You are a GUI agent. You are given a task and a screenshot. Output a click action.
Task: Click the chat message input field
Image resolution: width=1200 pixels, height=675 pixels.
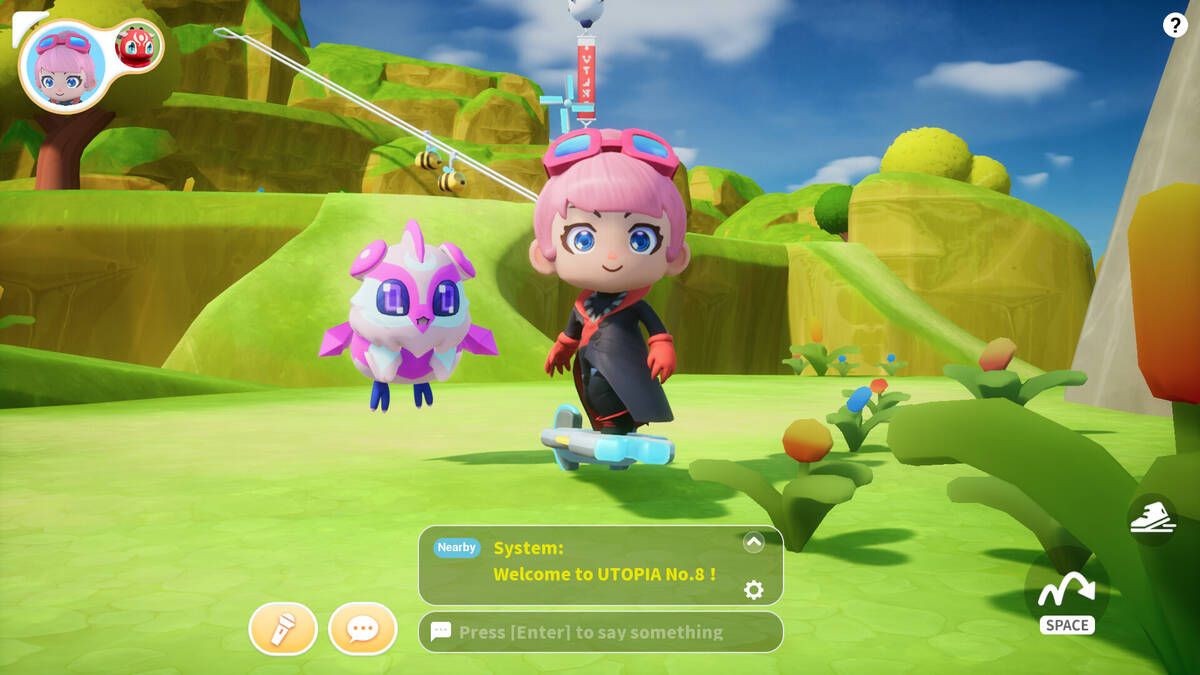pos(600,632)
